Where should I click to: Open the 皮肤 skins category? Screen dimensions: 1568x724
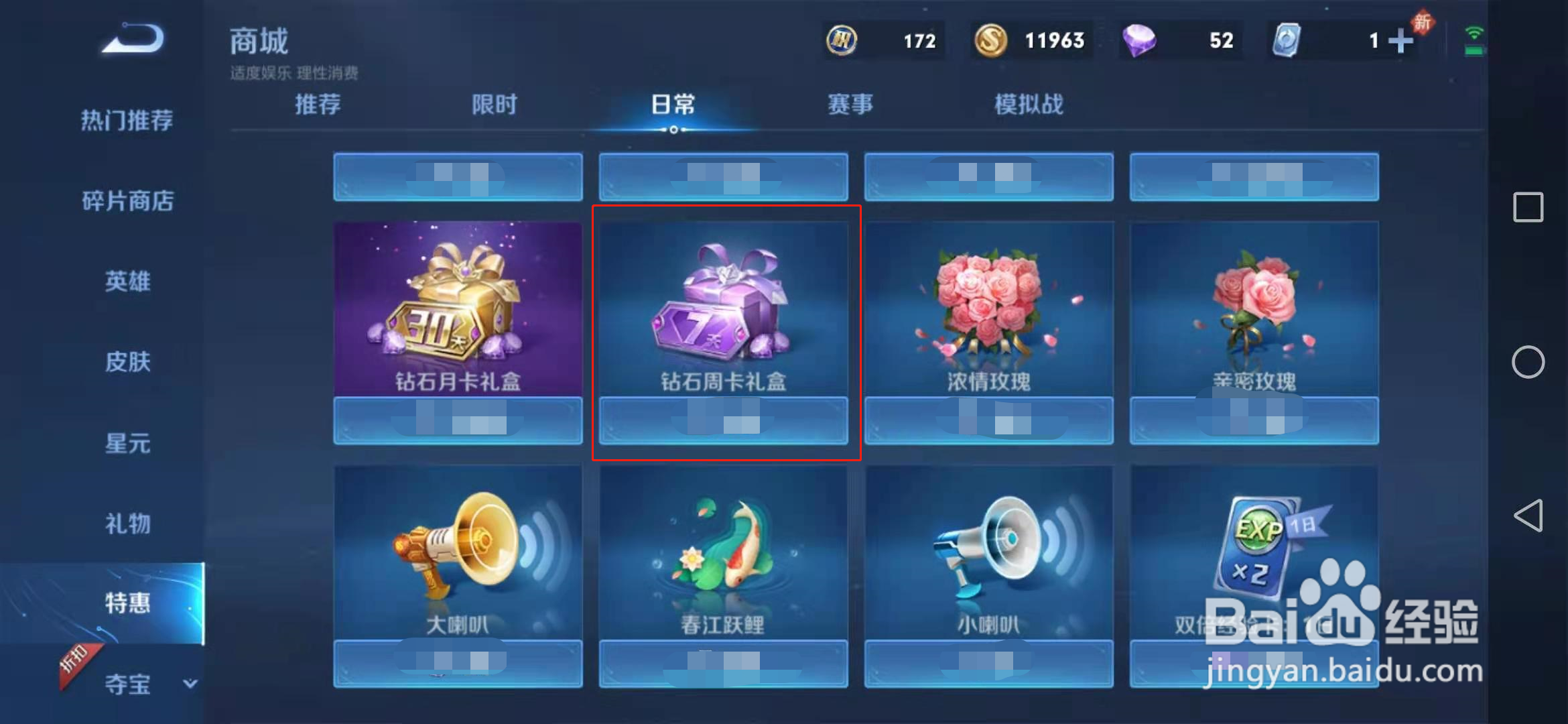[127, 362]
